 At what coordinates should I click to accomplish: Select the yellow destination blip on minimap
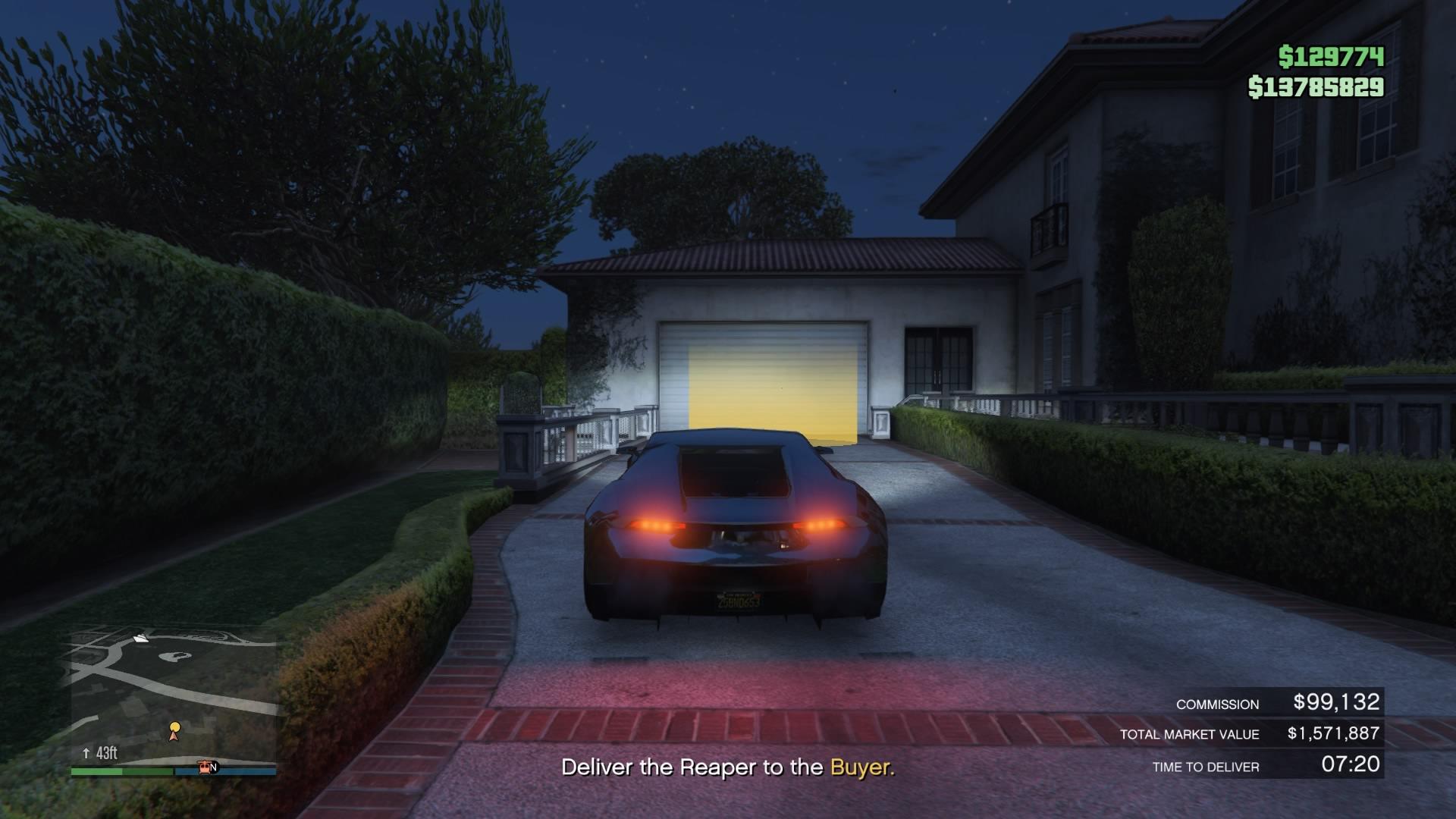click(175, 726)
